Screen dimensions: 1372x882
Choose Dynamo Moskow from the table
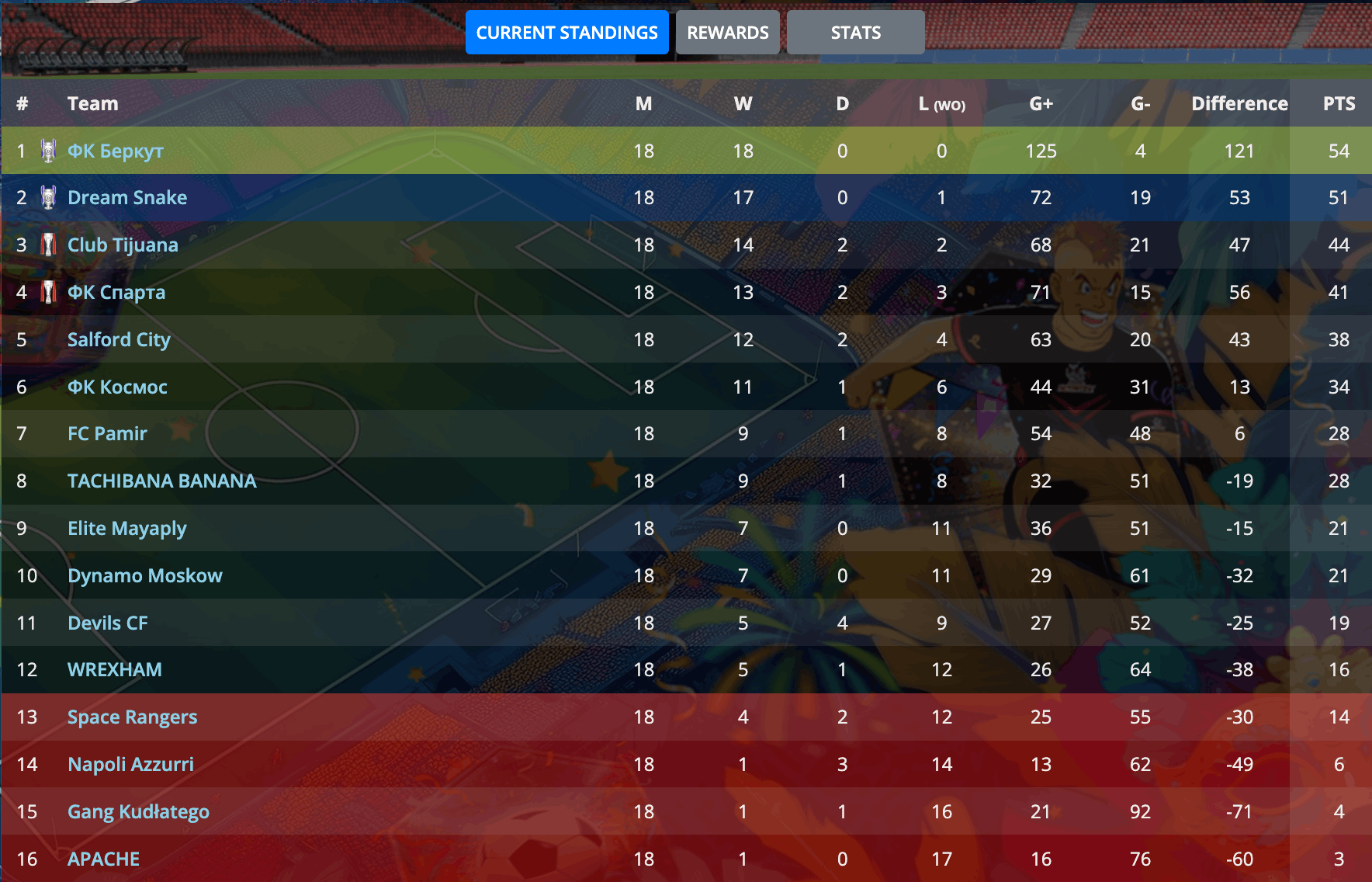click(x=145, y=576)
